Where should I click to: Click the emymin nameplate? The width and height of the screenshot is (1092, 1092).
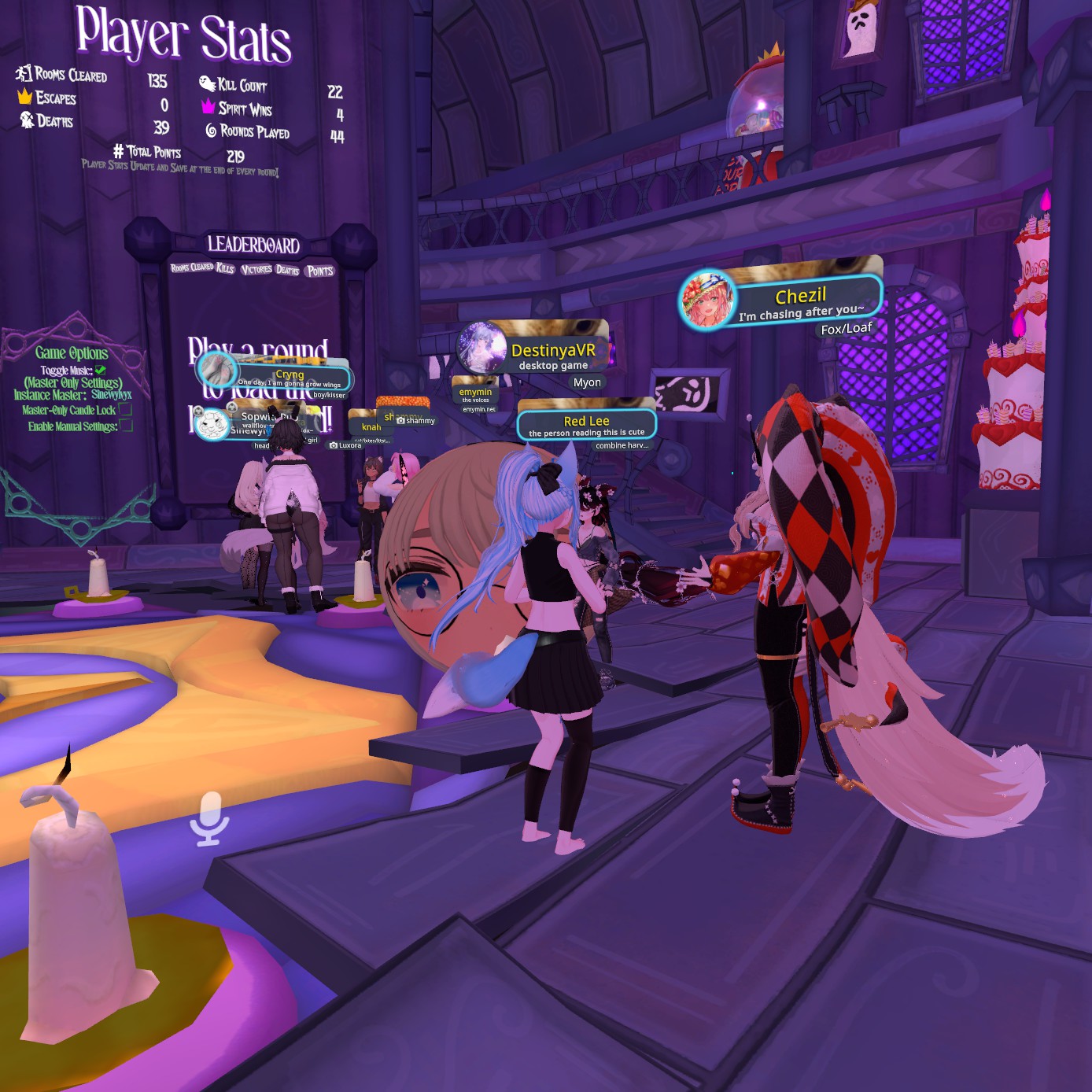(475, 393)
